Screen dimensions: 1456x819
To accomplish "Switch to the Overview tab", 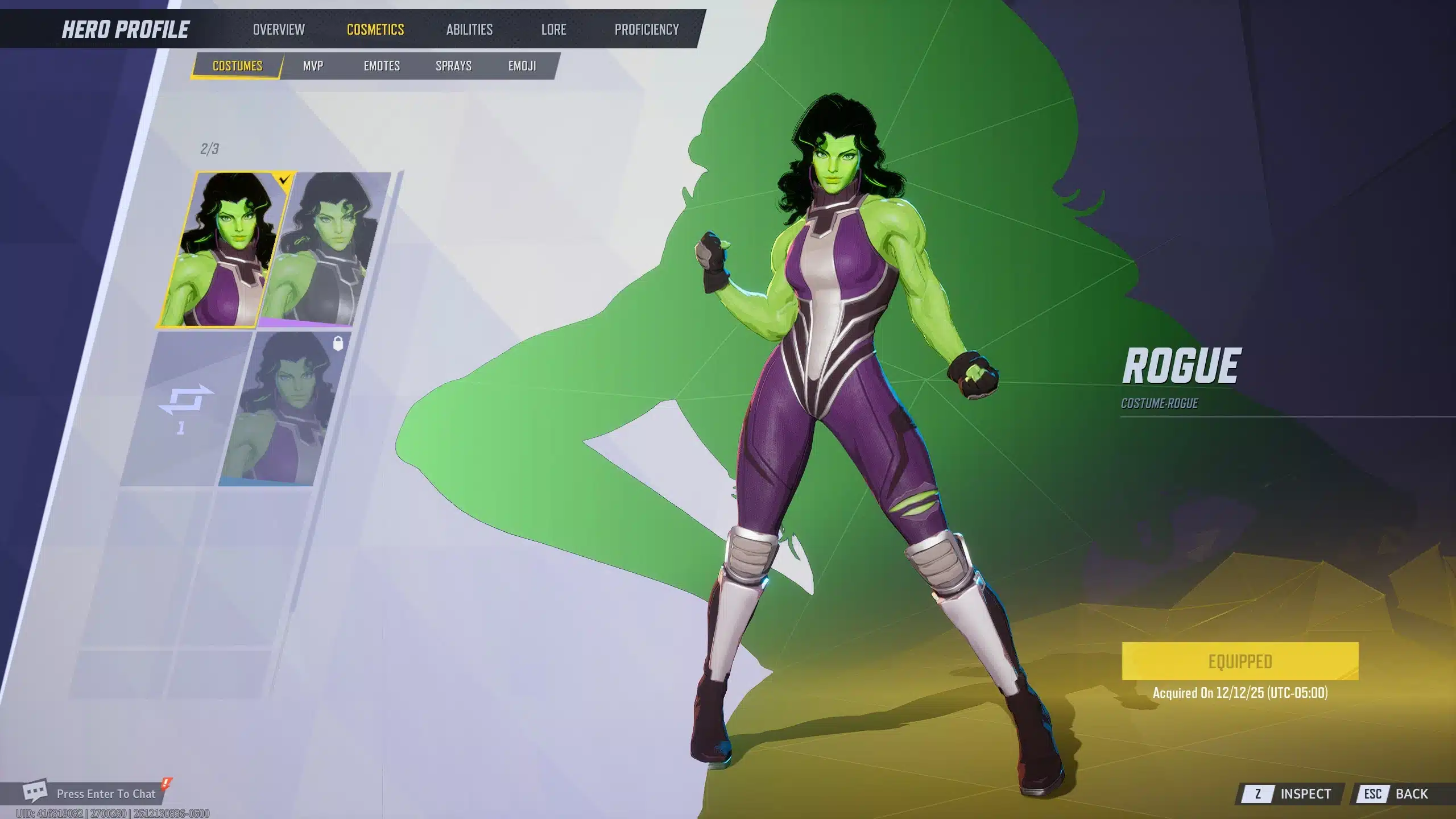I will click(279, 30).
